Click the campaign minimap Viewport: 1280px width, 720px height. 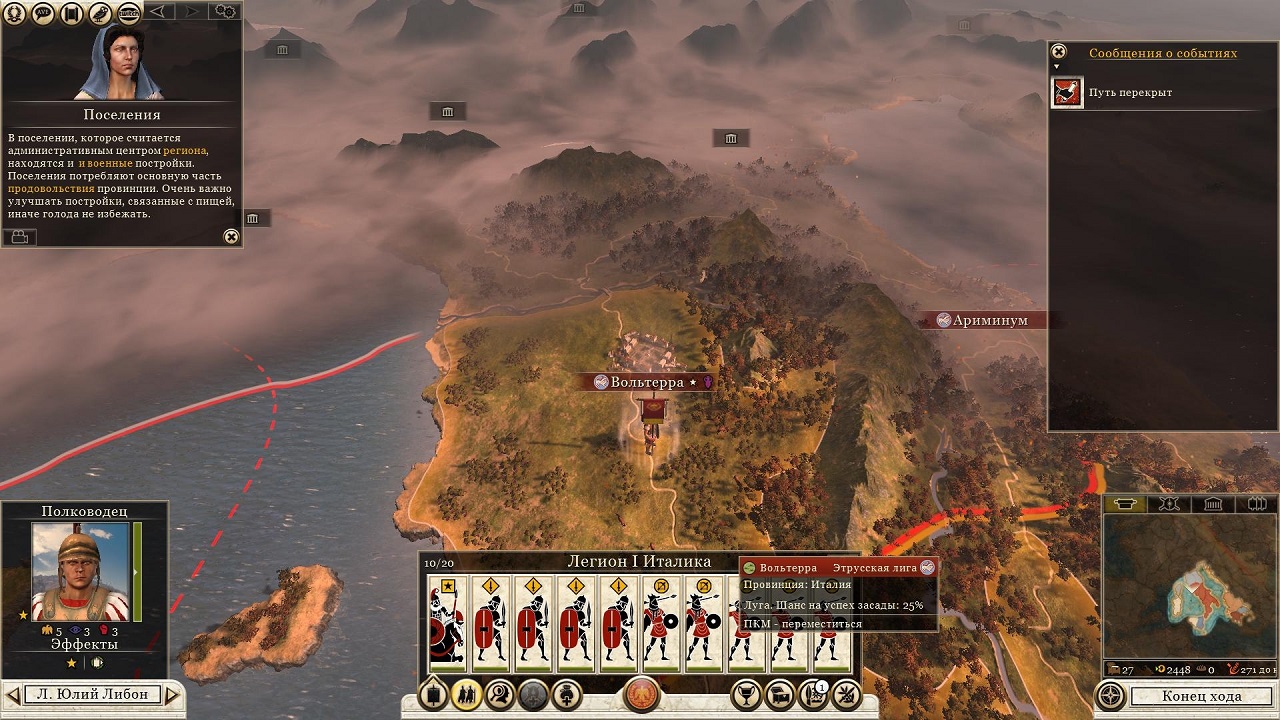click(1190, 590)
